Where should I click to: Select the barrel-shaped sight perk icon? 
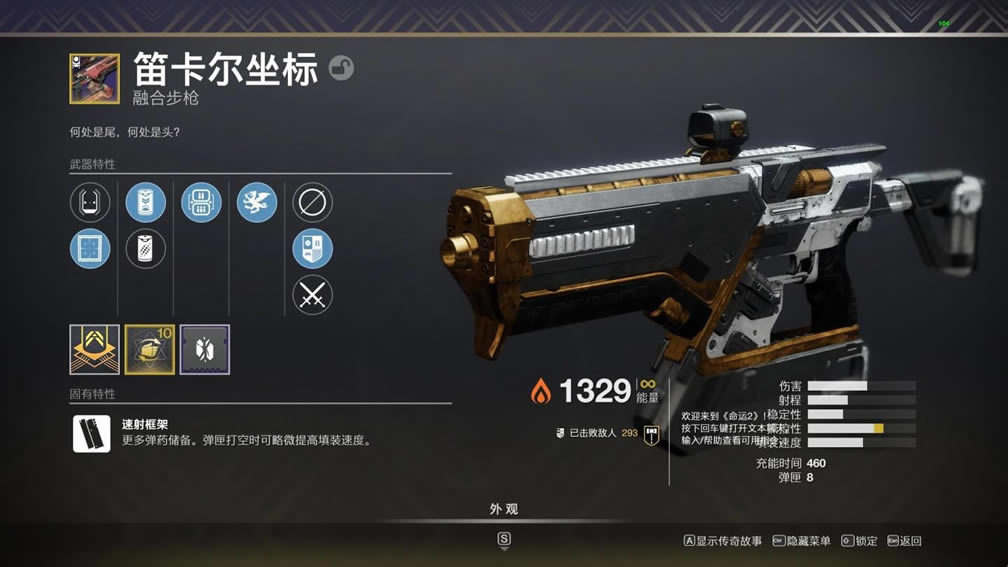coord(90,202)
